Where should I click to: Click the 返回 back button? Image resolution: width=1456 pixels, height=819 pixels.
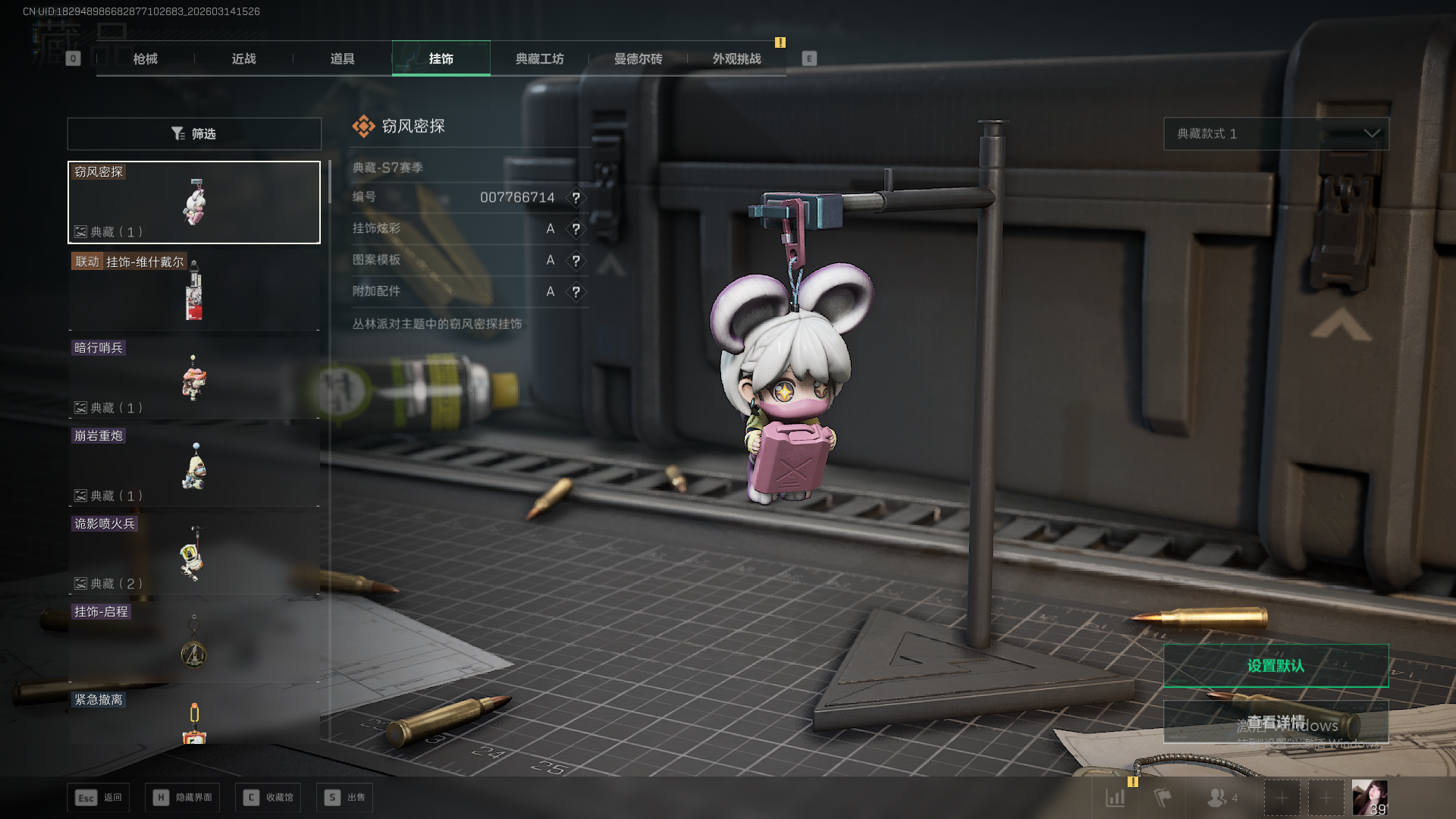(x=98, y=798)
